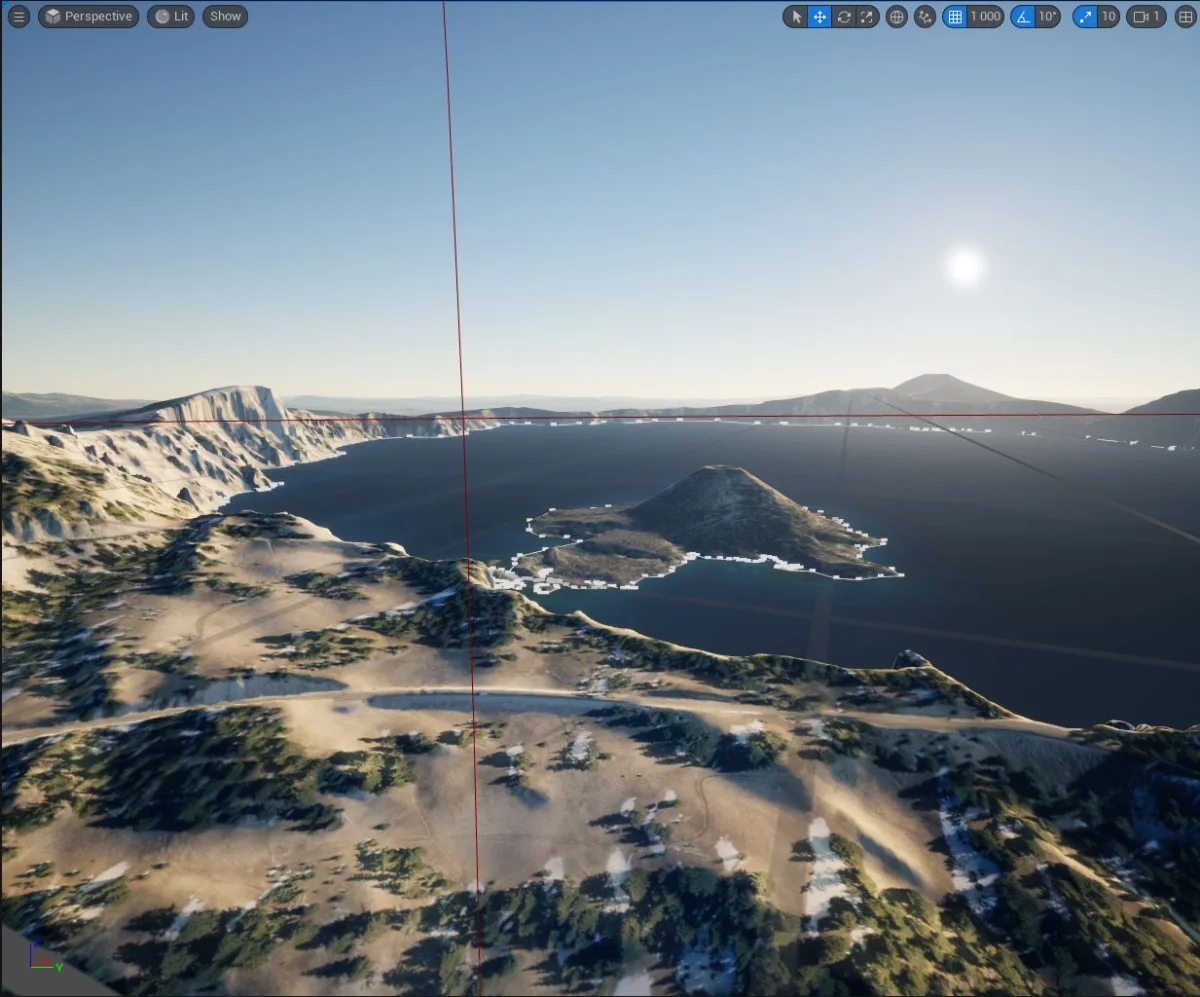Open the viewport layout grid button
The height and width of the screenshot is (997, 1200).
(x=1186, y=16)
